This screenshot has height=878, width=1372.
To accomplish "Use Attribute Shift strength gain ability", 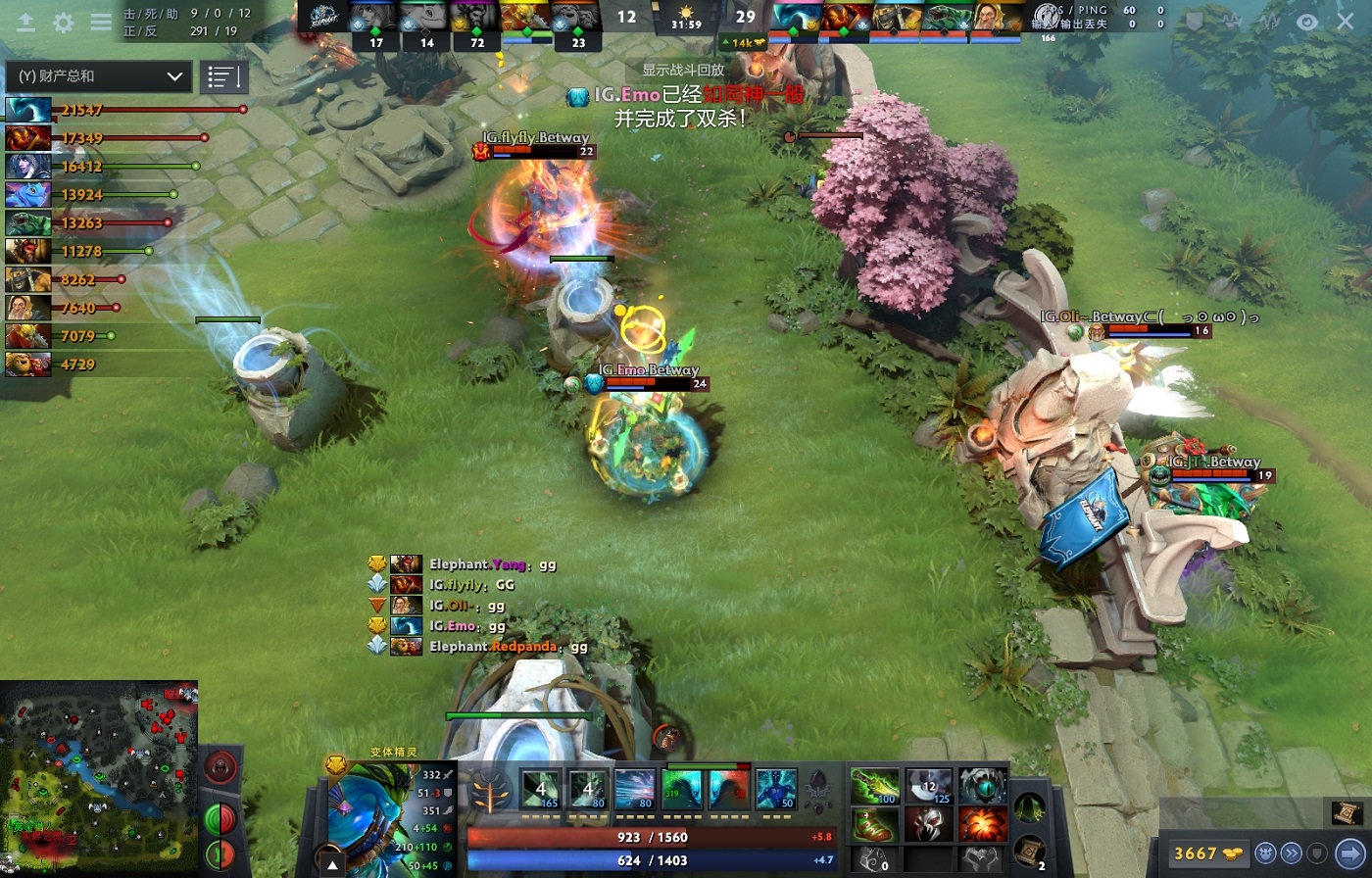I will [728, 790].
